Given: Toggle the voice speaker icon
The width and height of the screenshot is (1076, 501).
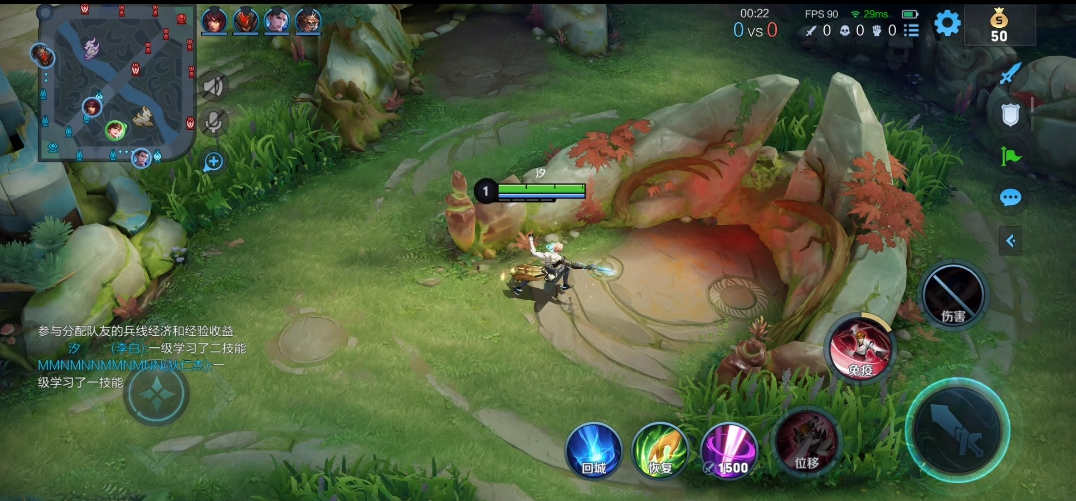Looking at the screenshot, I should (x=213, y=87).
